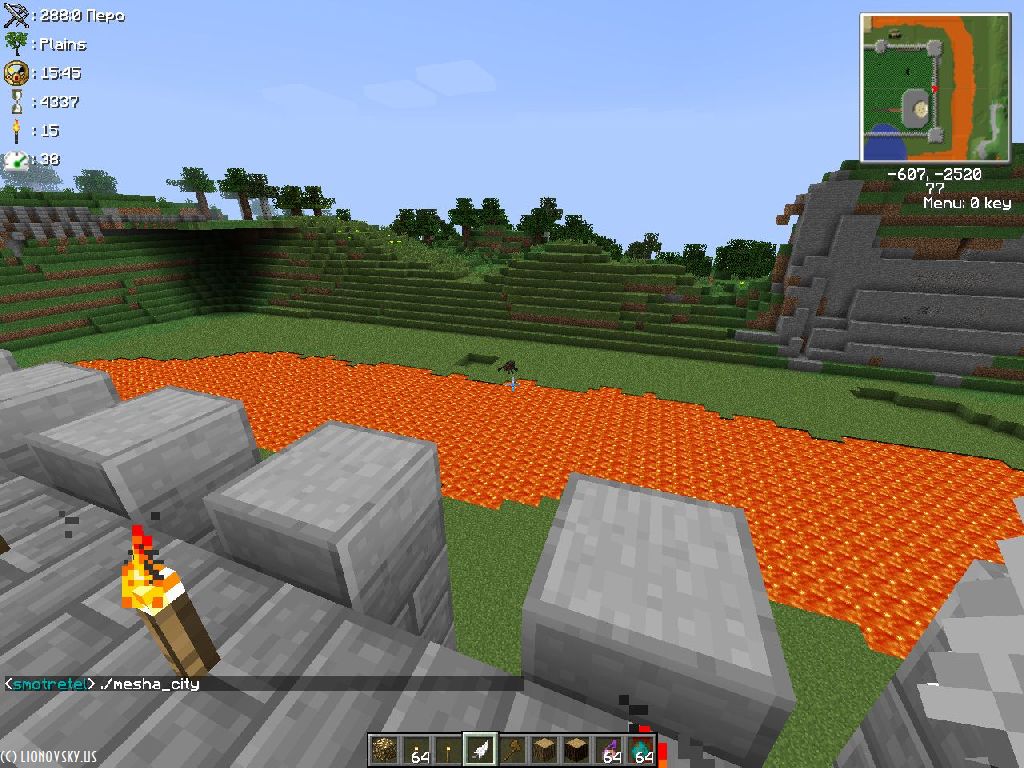Click the minimap in the corner
The height and width of the screenshot is (768, 1024).
pyautogui.click(x=935, y=88)
